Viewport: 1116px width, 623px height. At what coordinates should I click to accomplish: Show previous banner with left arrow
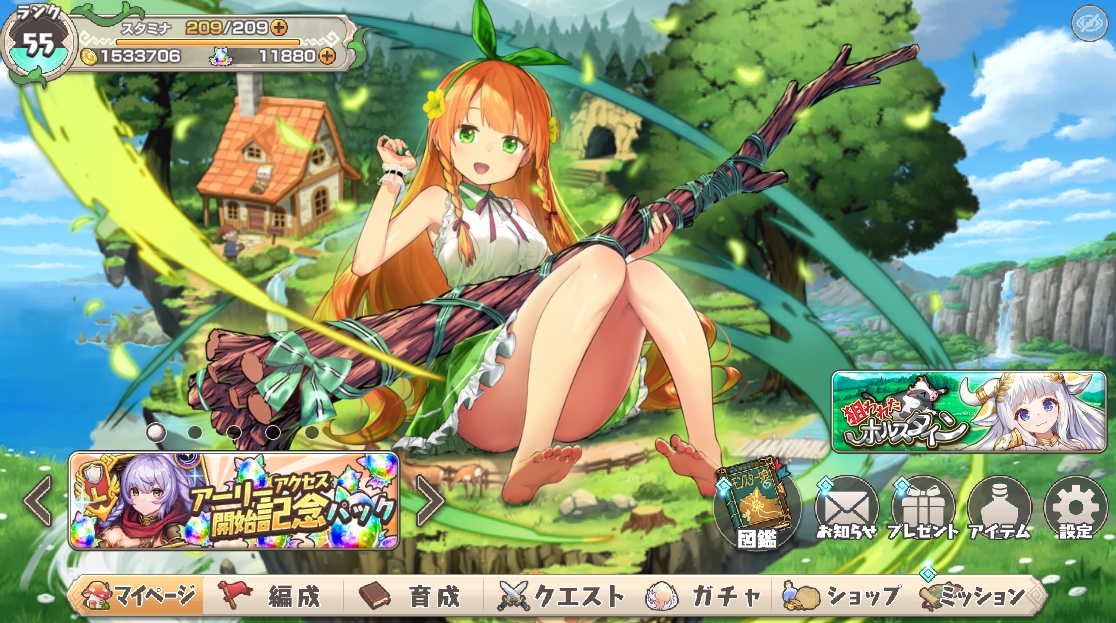tap(38, 501)
